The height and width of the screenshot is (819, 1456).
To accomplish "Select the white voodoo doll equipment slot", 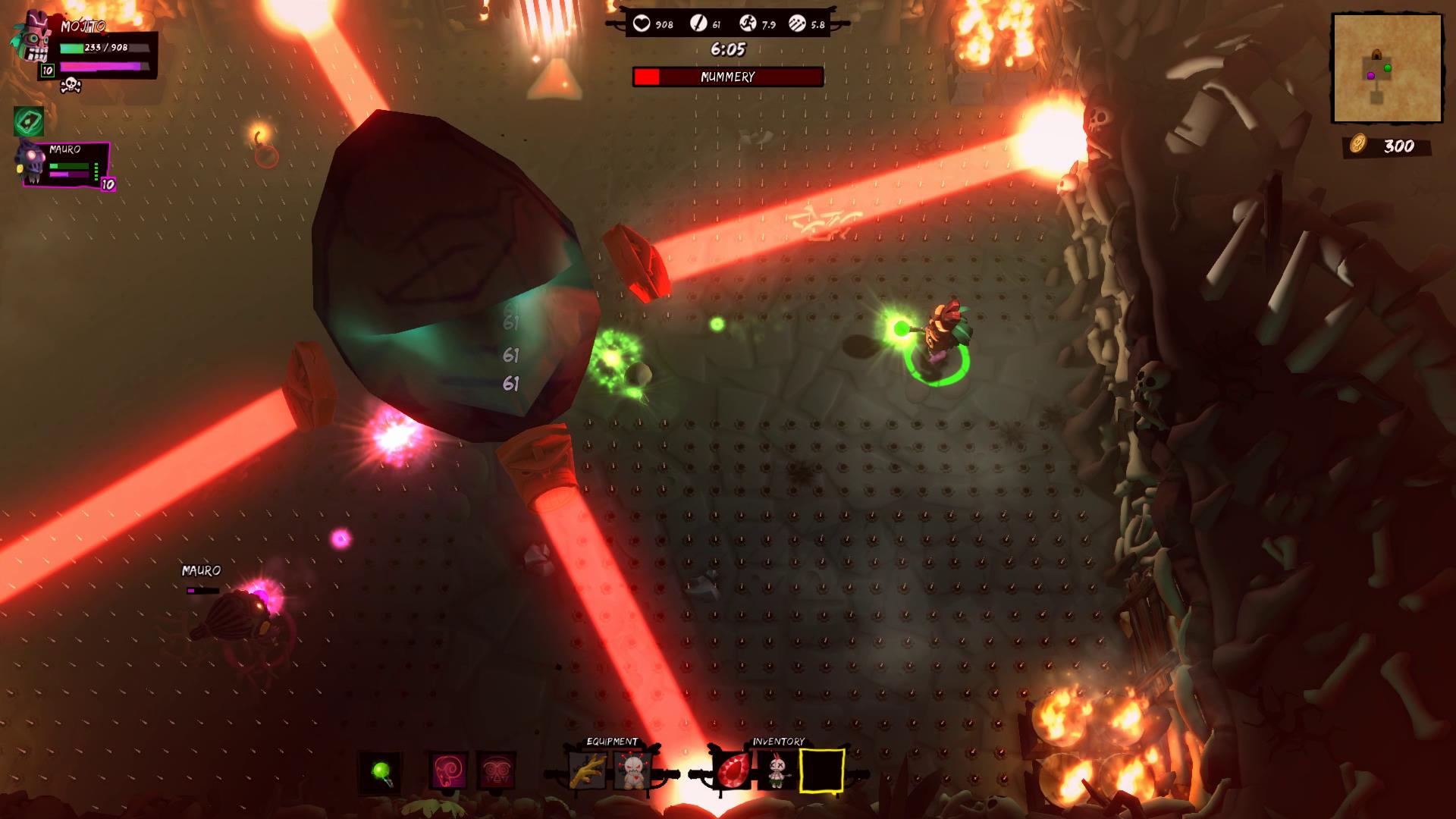I will pos(632,772).
